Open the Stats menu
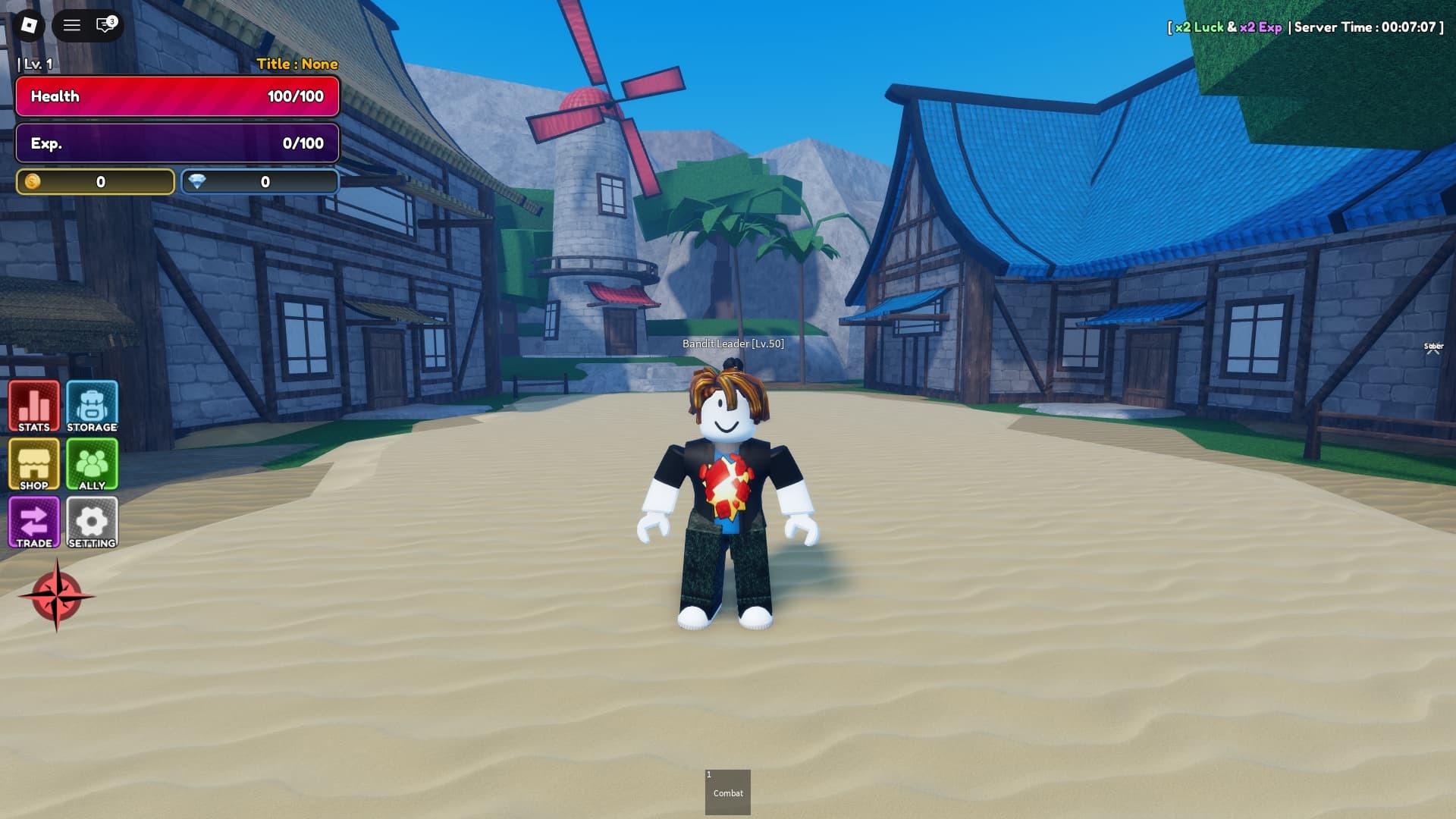1456x819 pixels. (34, 406)
